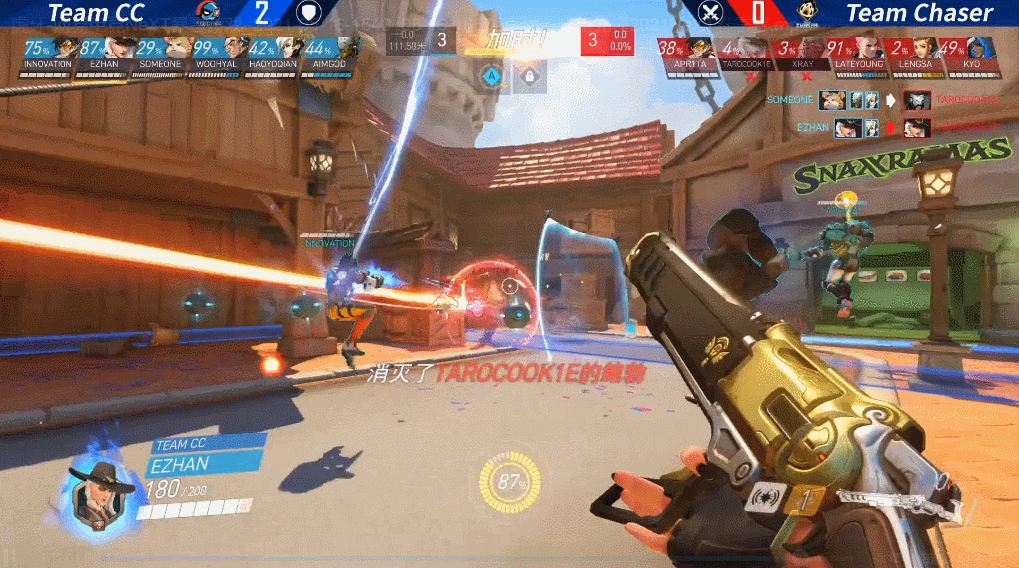Screen dimensions: 1019x568
Task: Select HAOYOQIAN's player card
Action: pos(291,47)
